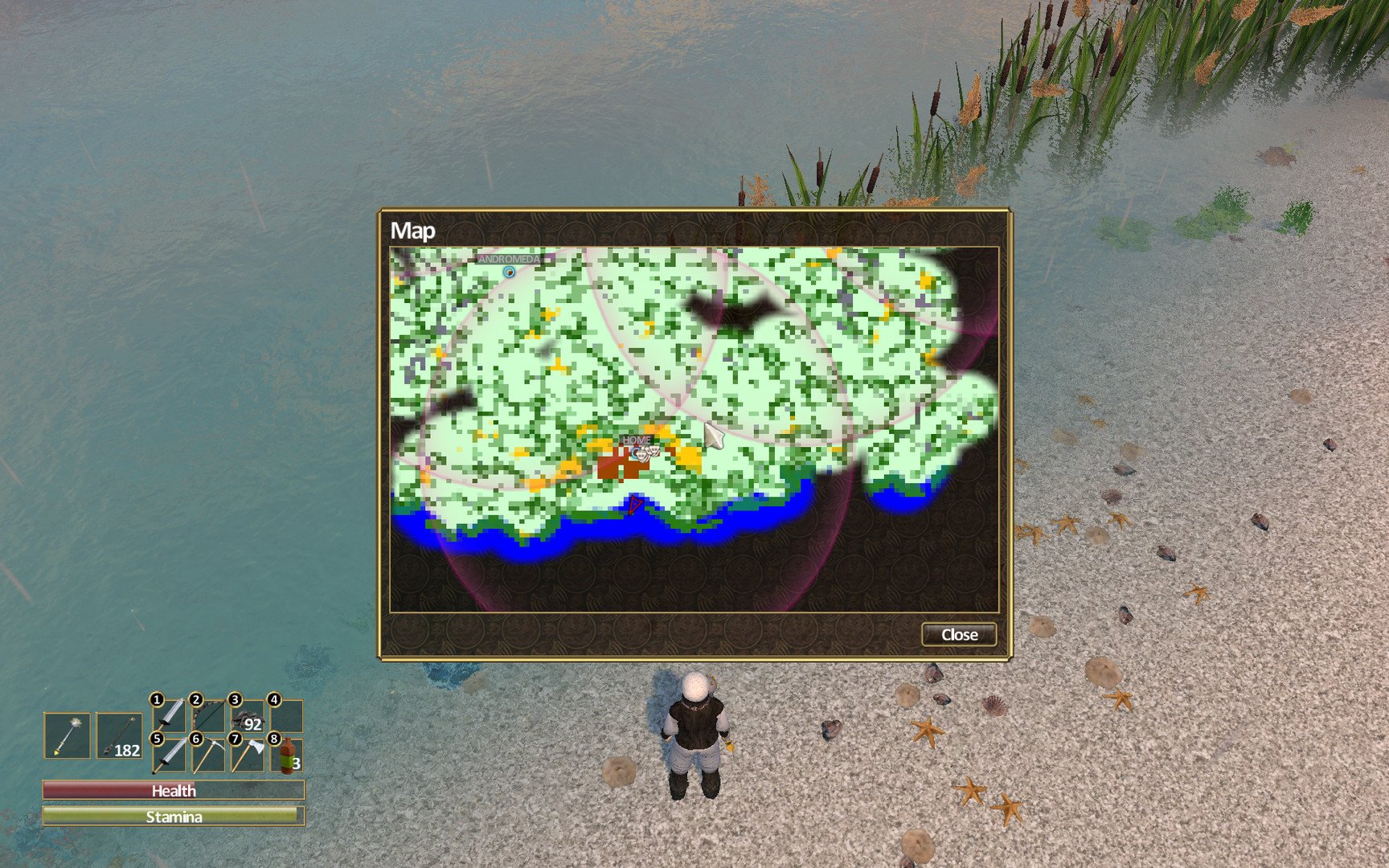Use the potion bottle in slot 8
The width and height of the screenshot is (1389, 868).
click(x=287, y=755)
